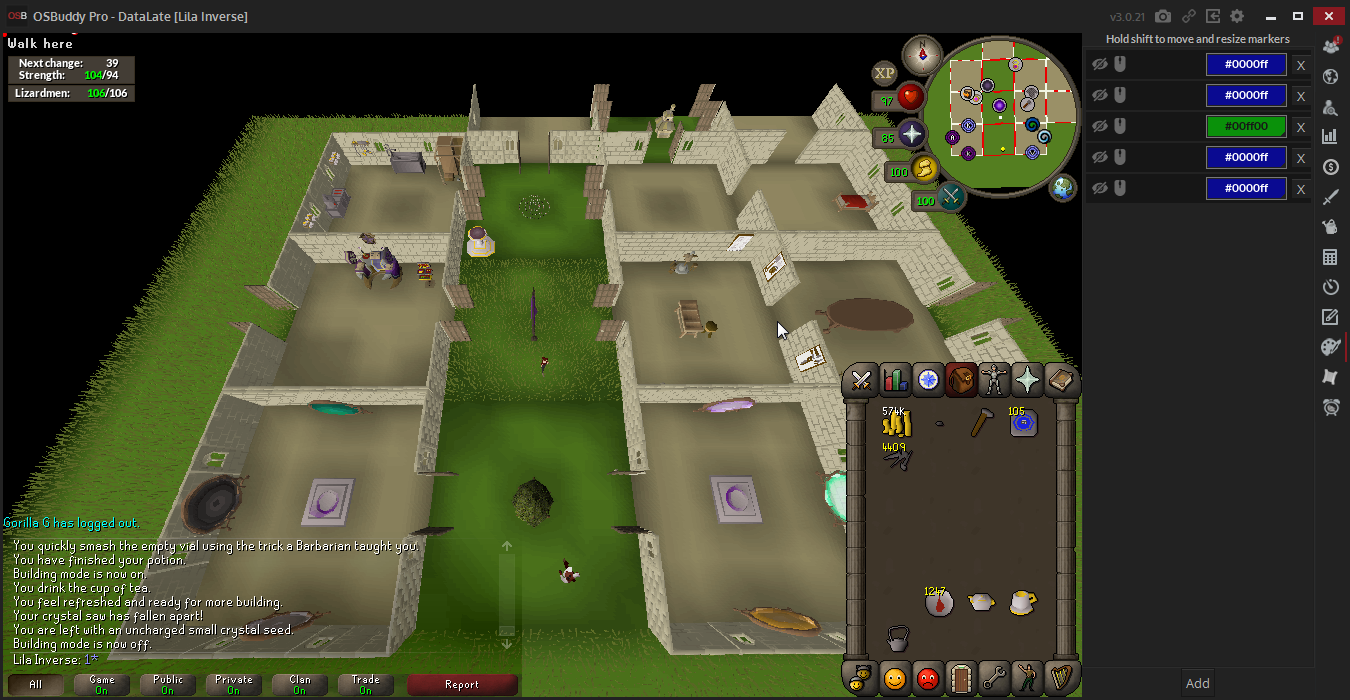
Task: Open the Magic spellbook tab
Action: 1060,381
